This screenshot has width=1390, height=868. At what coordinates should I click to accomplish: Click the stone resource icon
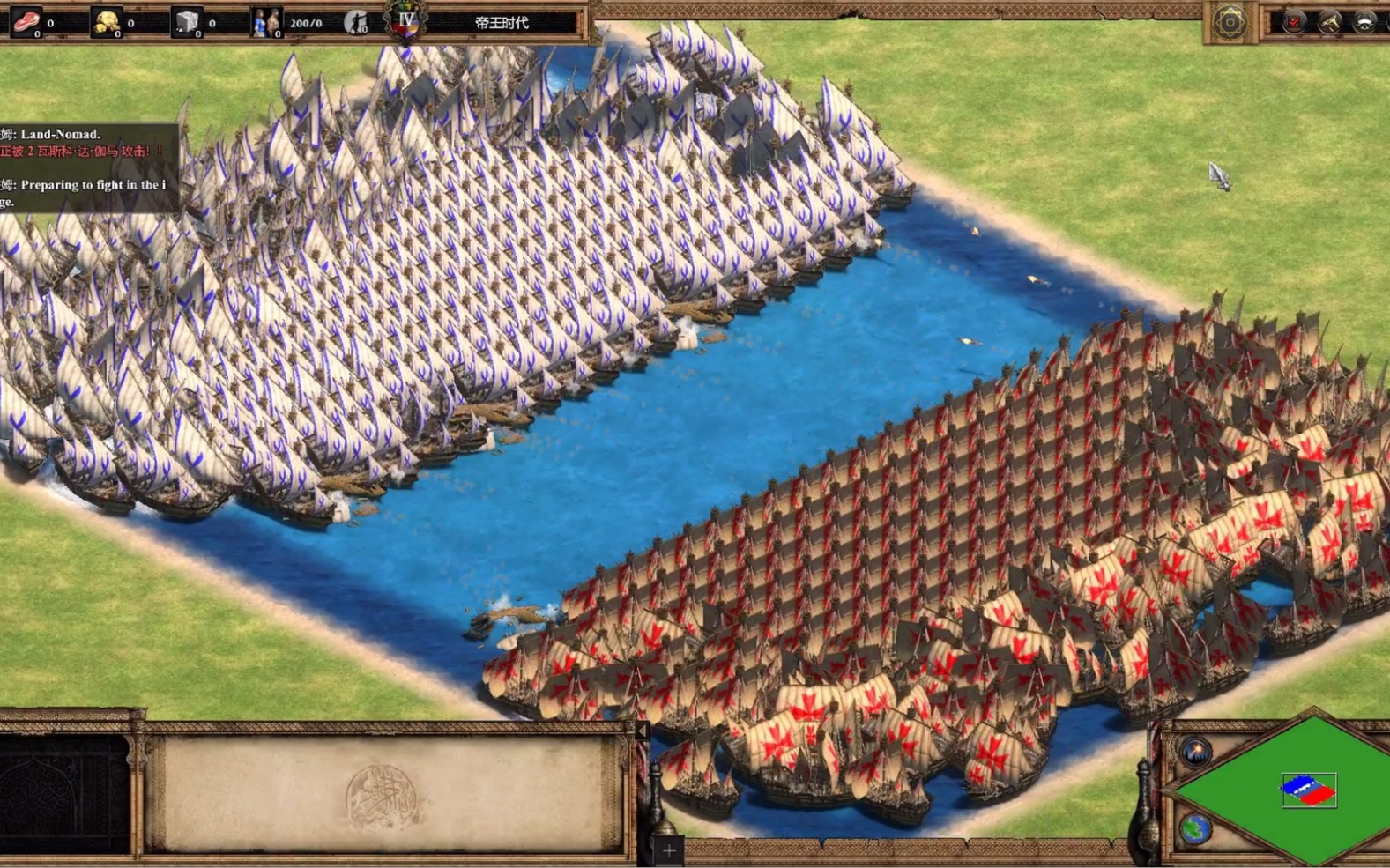pos(187,22)
